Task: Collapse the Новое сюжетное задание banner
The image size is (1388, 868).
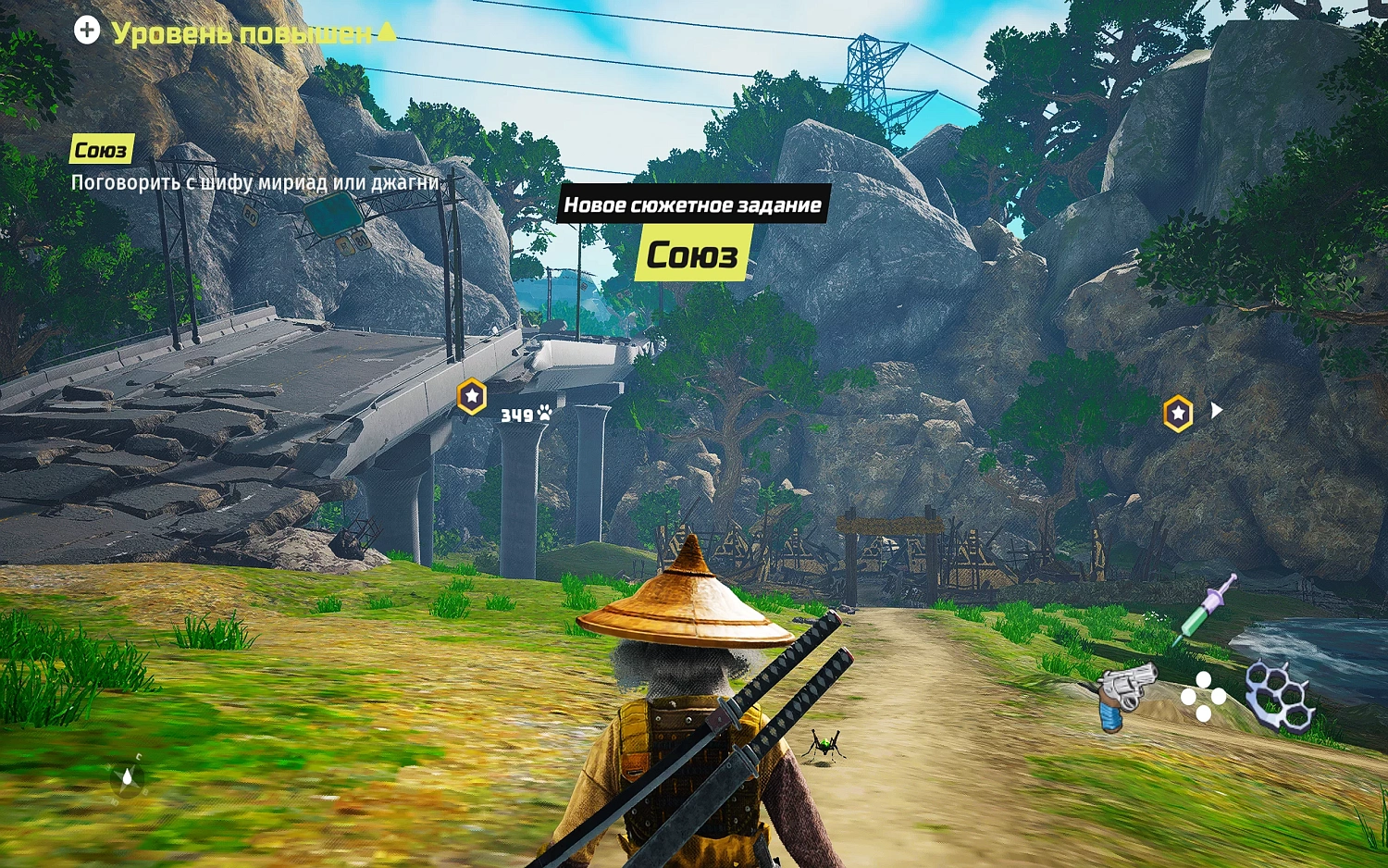Action: pos(695,205)
